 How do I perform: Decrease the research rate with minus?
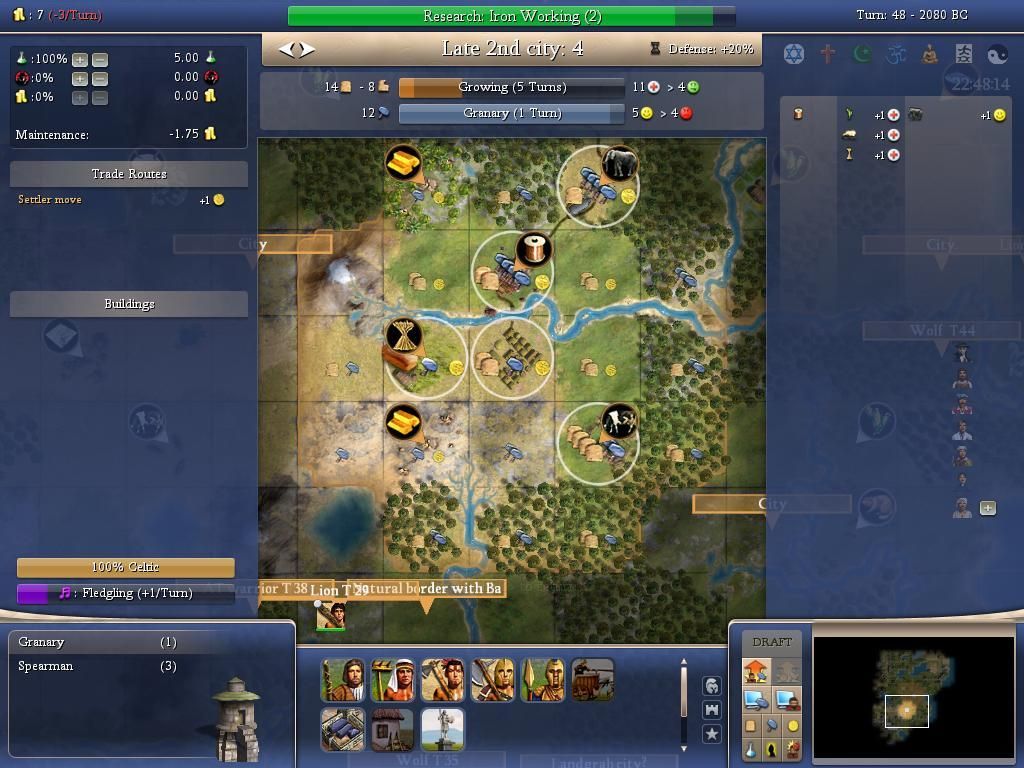(x=100, y=60)
